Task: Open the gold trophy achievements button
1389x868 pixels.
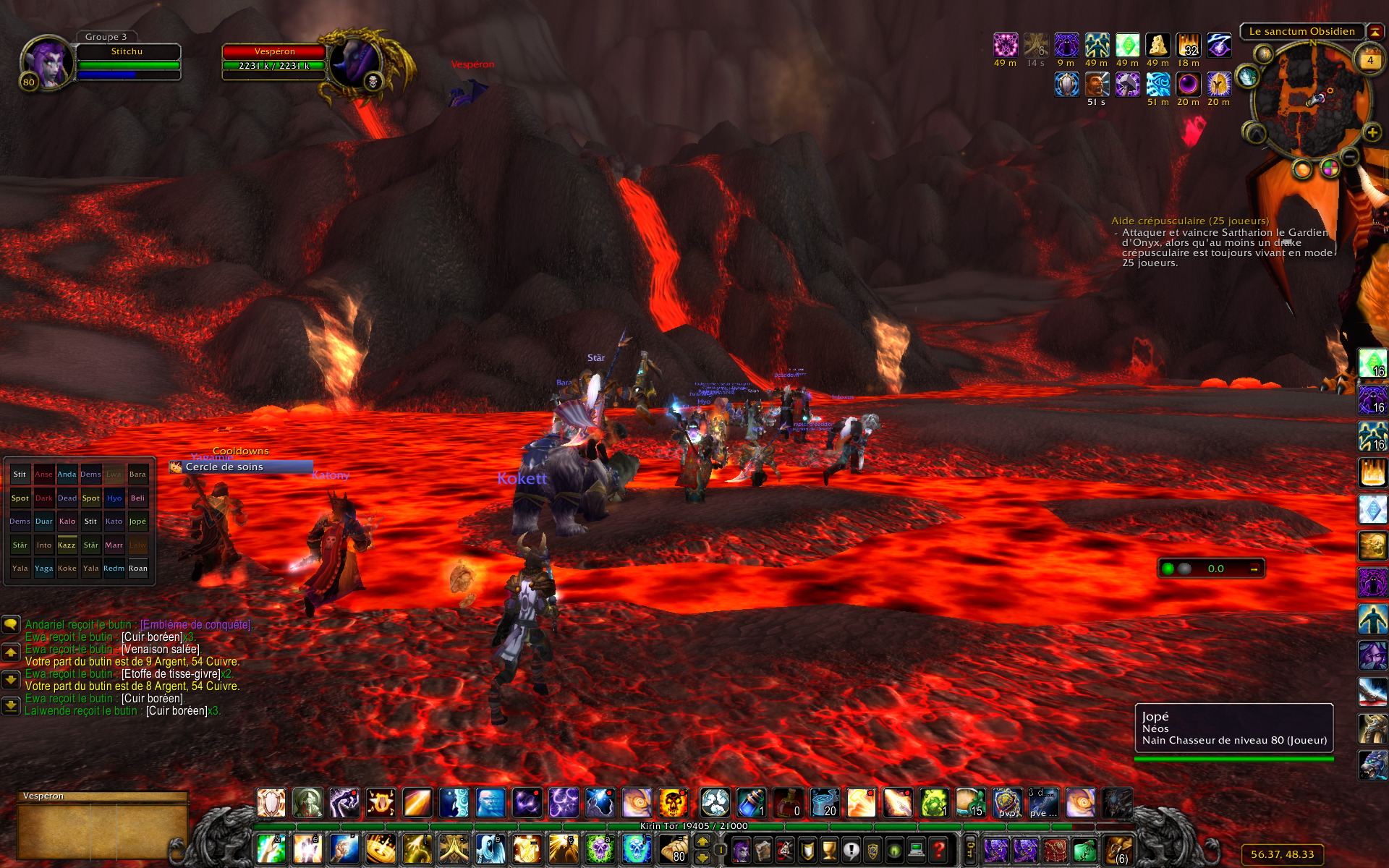Action: (x=829, y=850)
